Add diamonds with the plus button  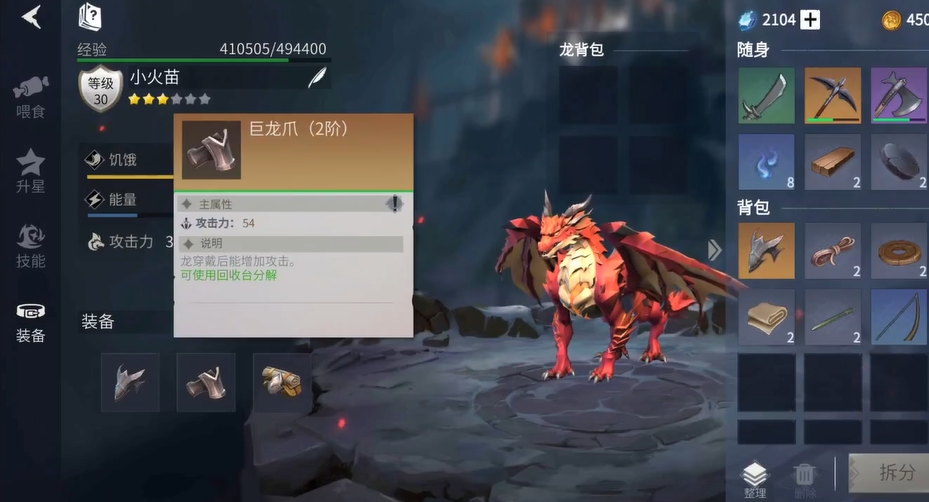(810, 20)
